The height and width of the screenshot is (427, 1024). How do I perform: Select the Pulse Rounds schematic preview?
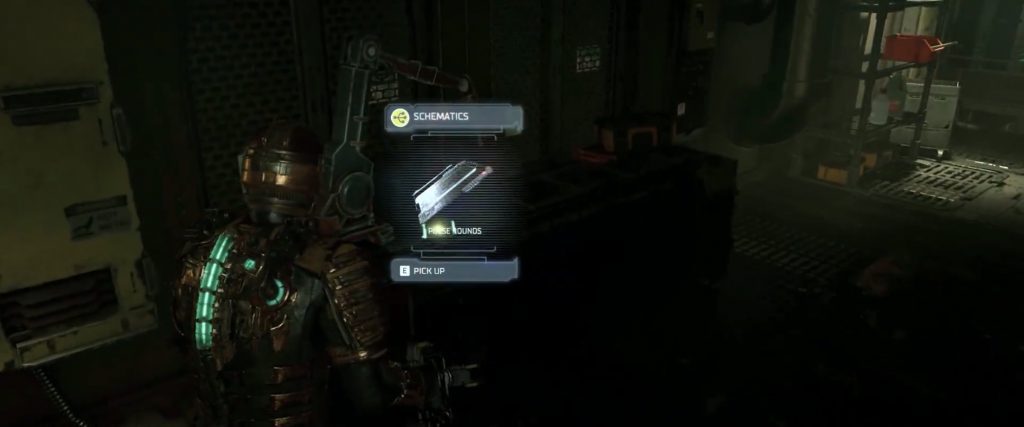[x=454, y=194]
